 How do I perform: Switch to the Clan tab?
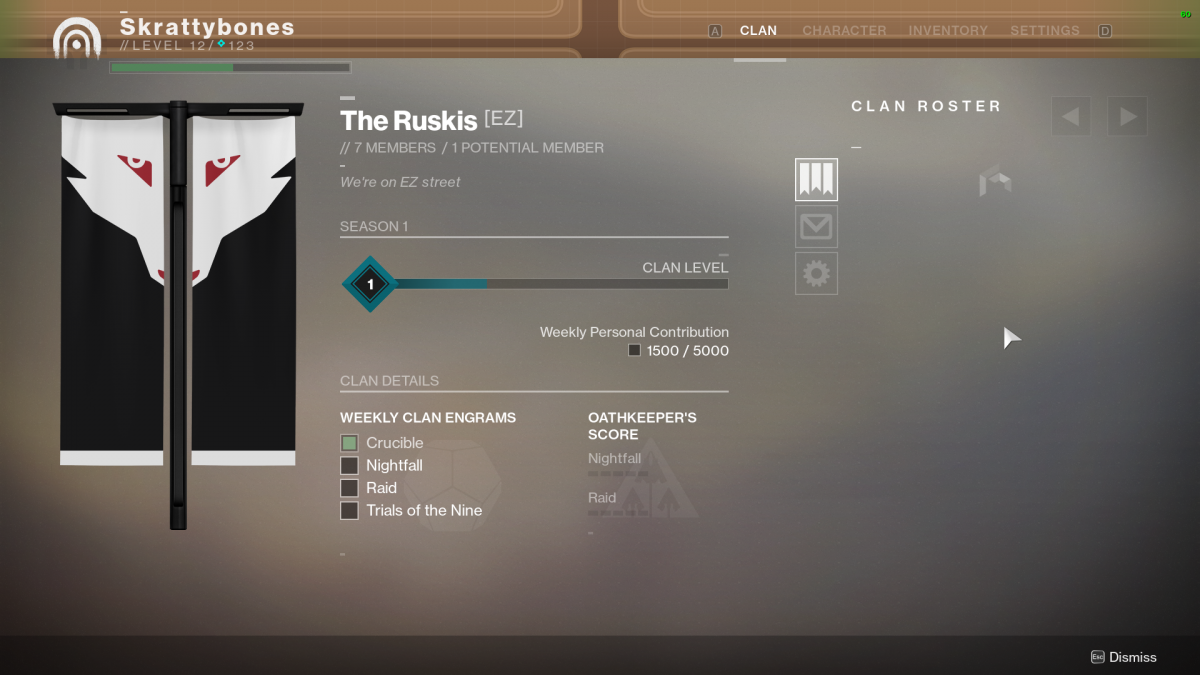[758, 31]
